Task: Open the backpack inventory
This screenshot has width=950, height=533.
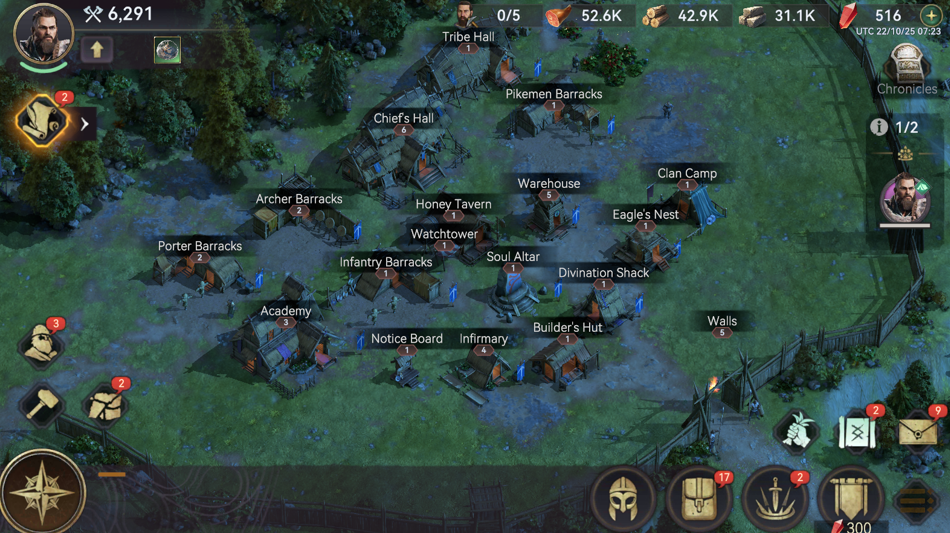Action: point(699,496)
